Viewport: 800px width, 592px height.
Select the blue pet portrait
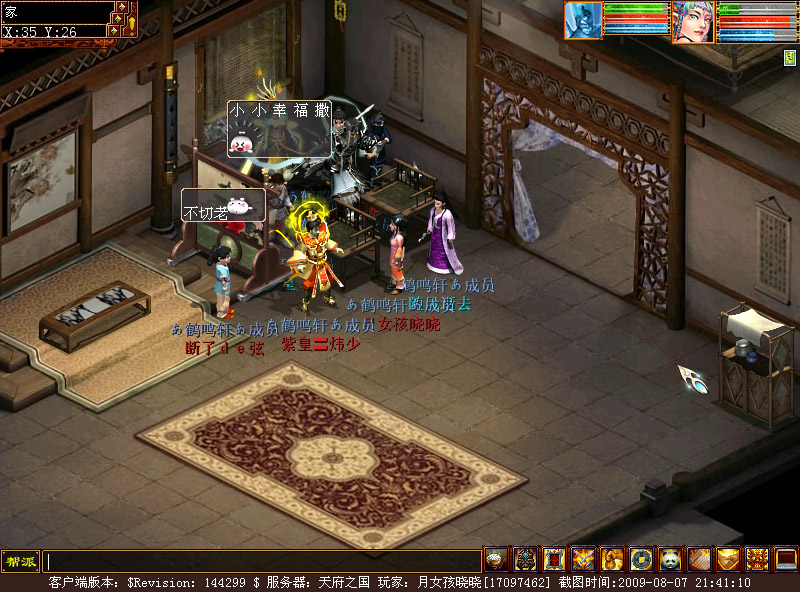(x=583, y=20)
